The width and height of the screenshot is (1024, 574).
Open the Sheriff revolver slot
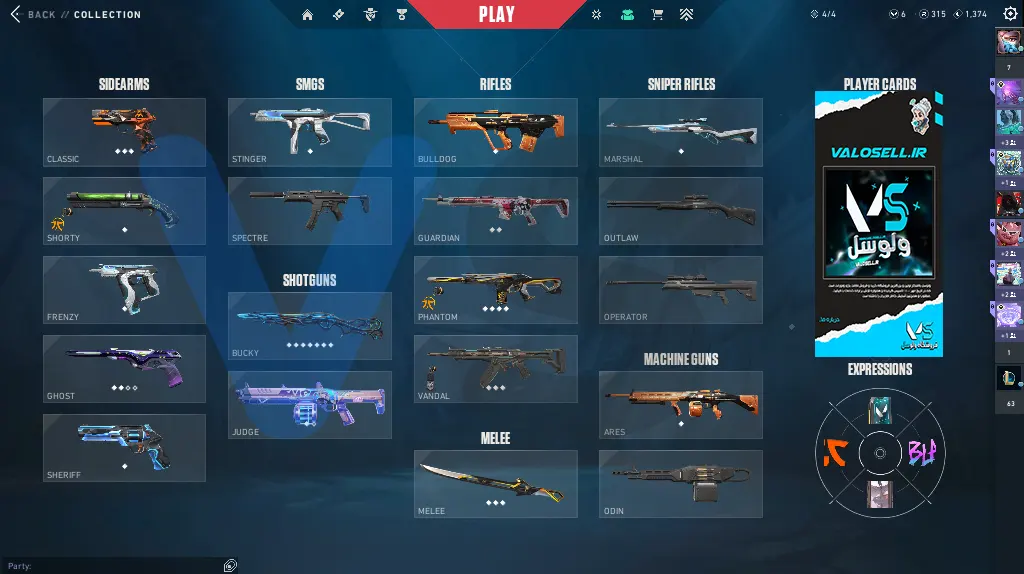click(x=124, y=448)
